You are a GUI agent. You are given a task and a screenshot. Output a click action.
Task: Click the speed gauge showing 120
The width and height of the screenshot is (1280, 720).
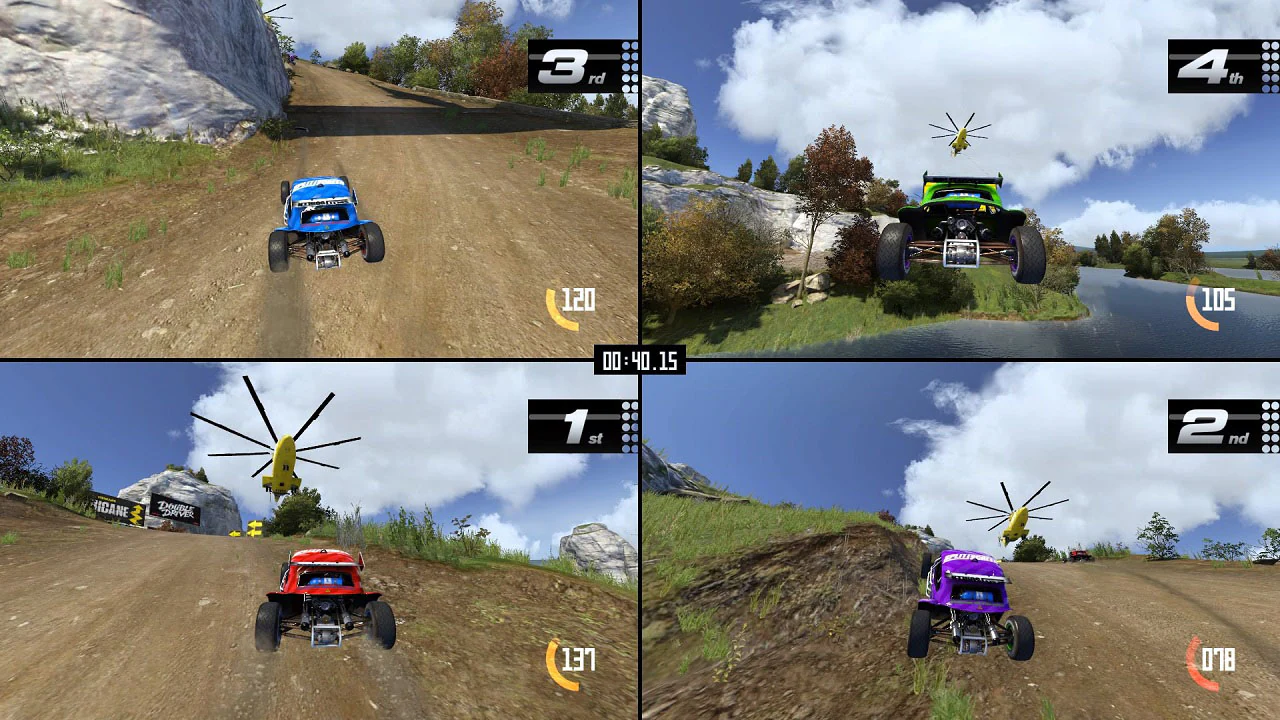click(x=572, y=300)
